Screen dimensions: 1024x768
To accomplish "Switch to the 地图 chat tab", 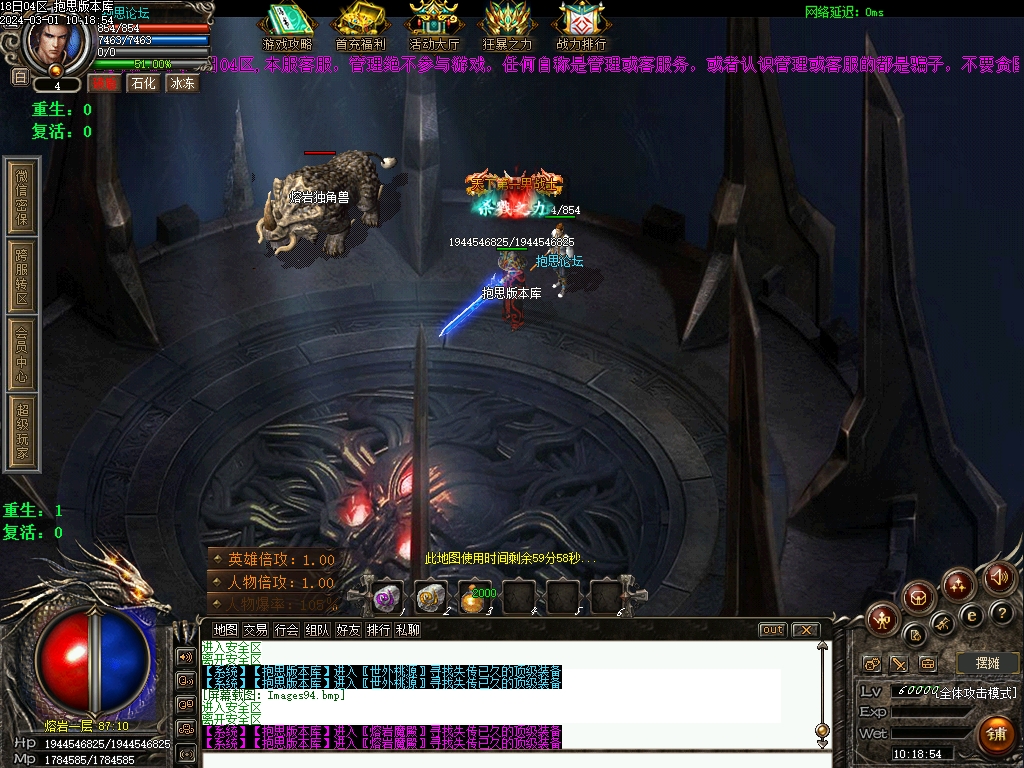I will point(226,630).
